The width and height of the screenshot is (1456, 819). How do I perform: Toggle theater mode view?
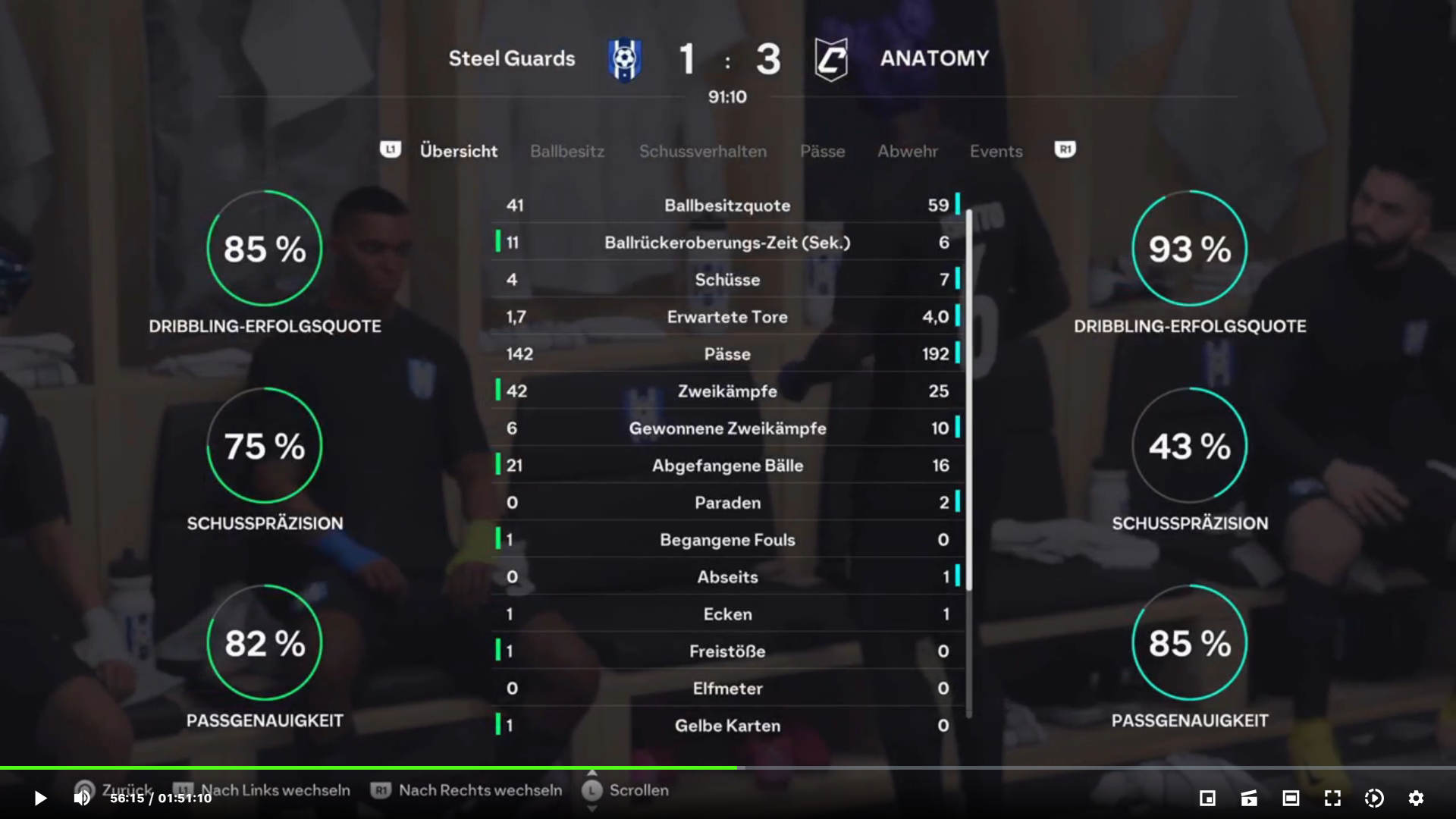(x=1291, y=798)
